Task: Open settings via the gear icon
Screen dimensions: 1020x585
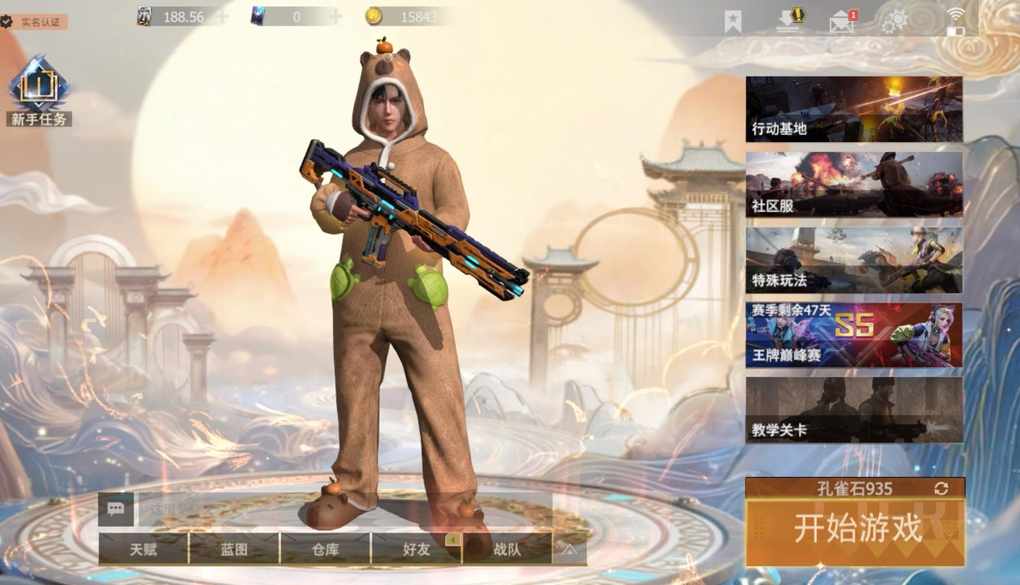Action: pos(893,21)
